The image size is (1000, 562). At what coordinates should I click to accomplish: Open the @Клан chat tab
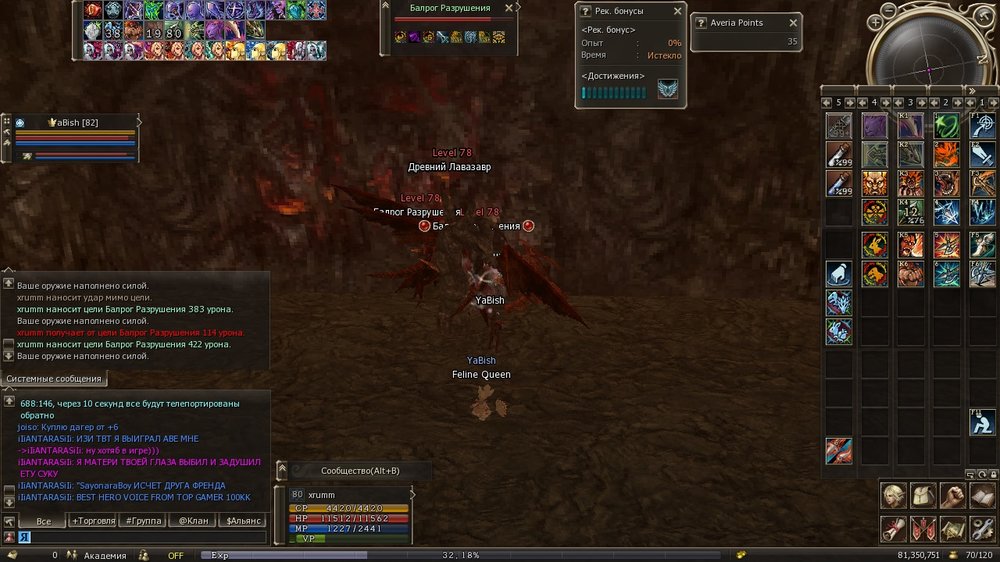coord(193,521)
